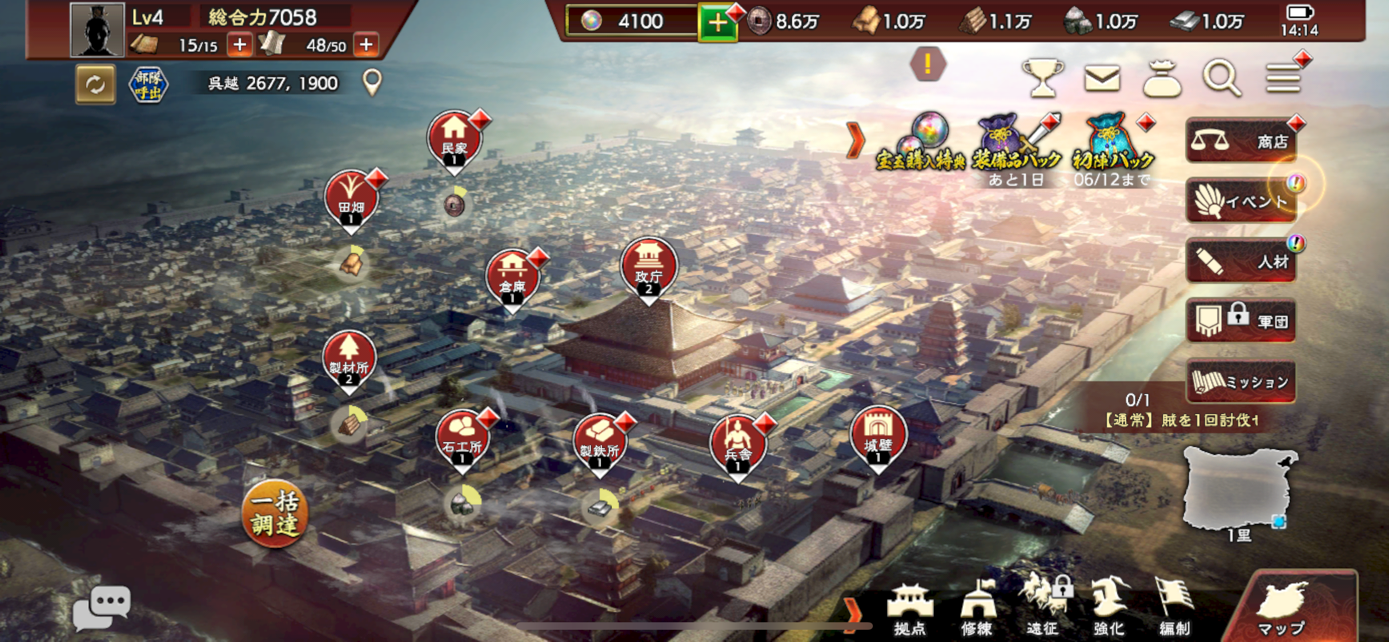
Task: Open the ミッション missions list
Action: (1241, 382)
